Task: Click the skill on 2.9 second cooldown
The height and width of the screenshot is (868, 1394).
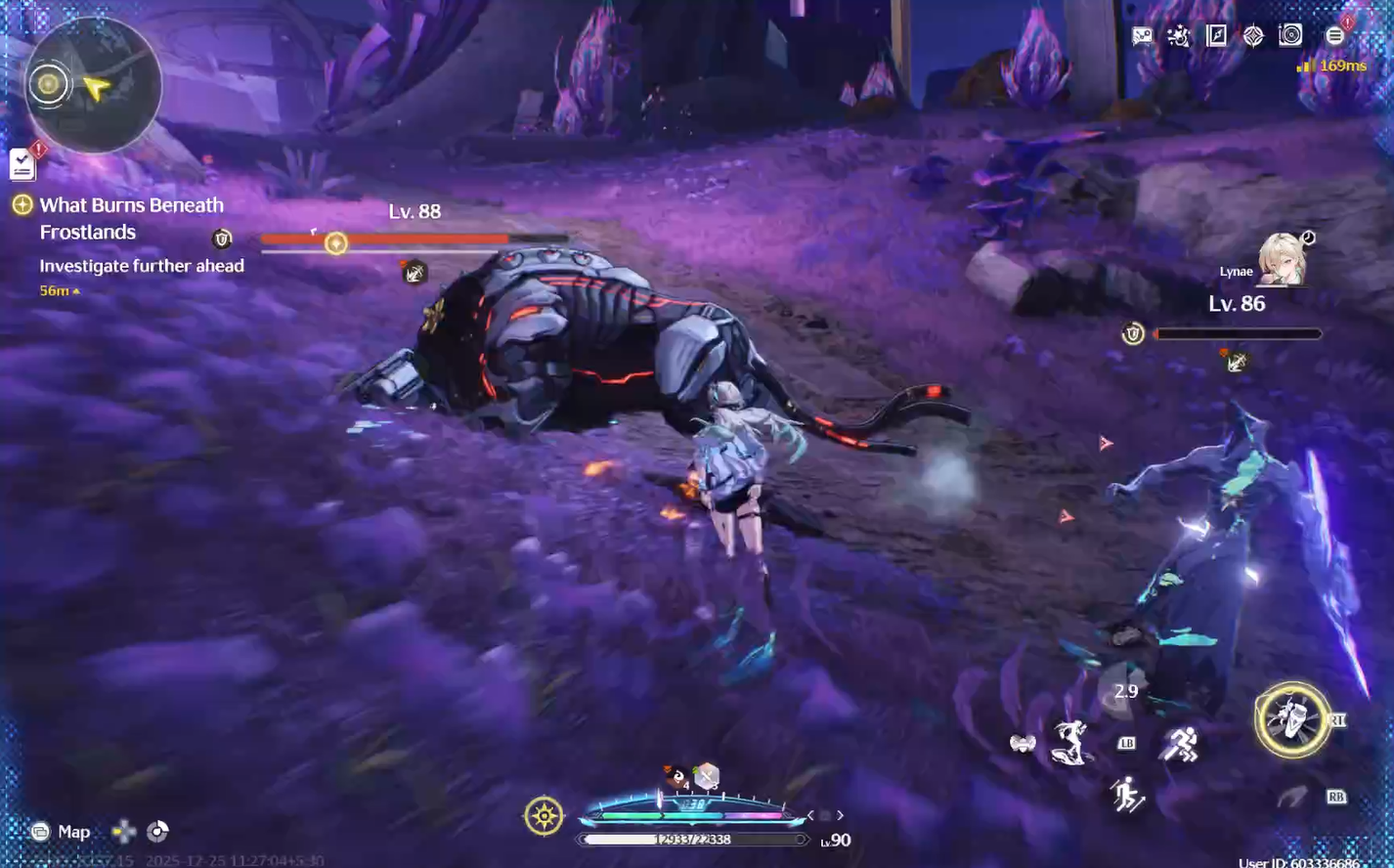Action: click(x=1125, y=692)
